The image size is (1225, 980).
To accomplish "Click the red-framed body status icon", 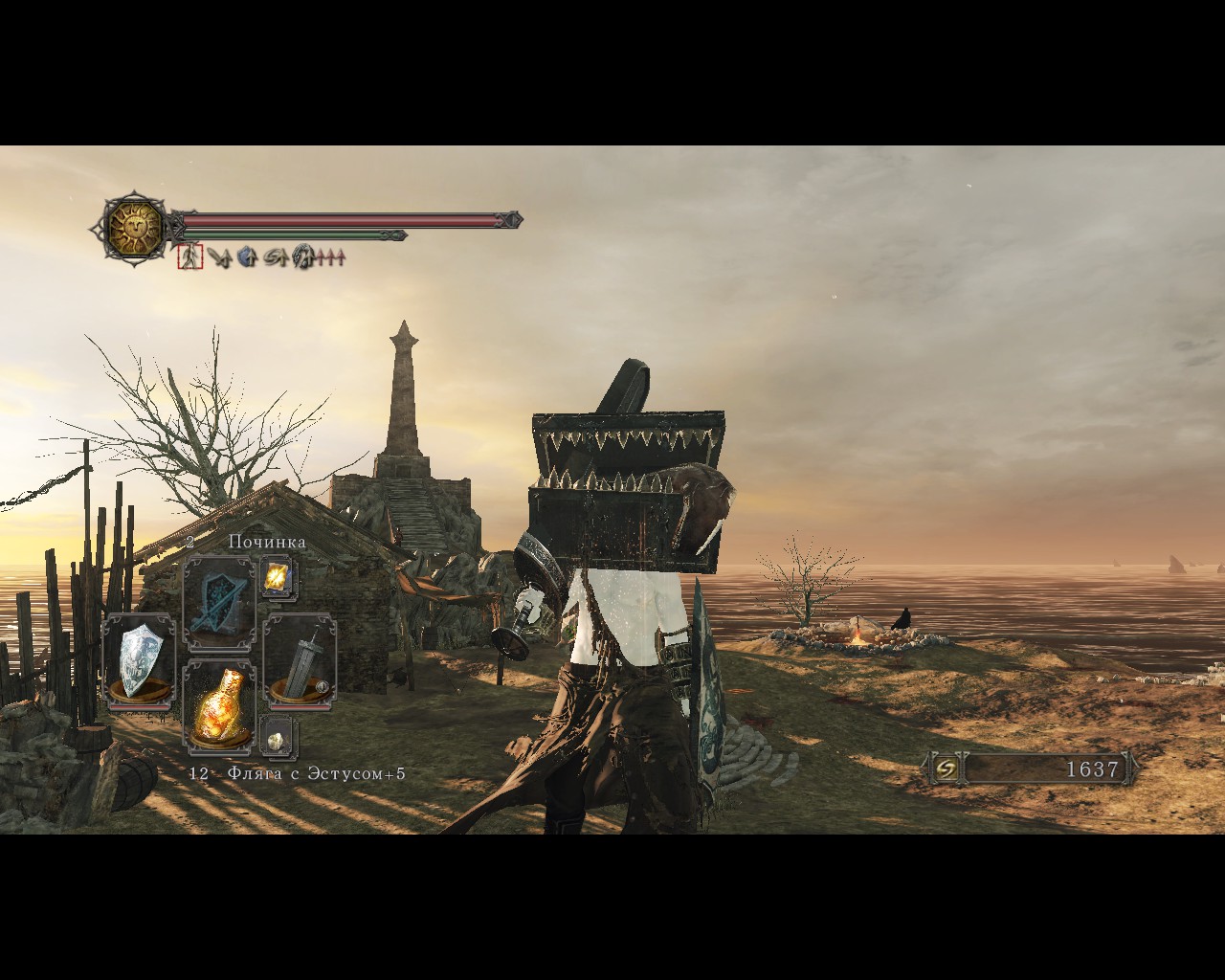I will click(189, 256).
